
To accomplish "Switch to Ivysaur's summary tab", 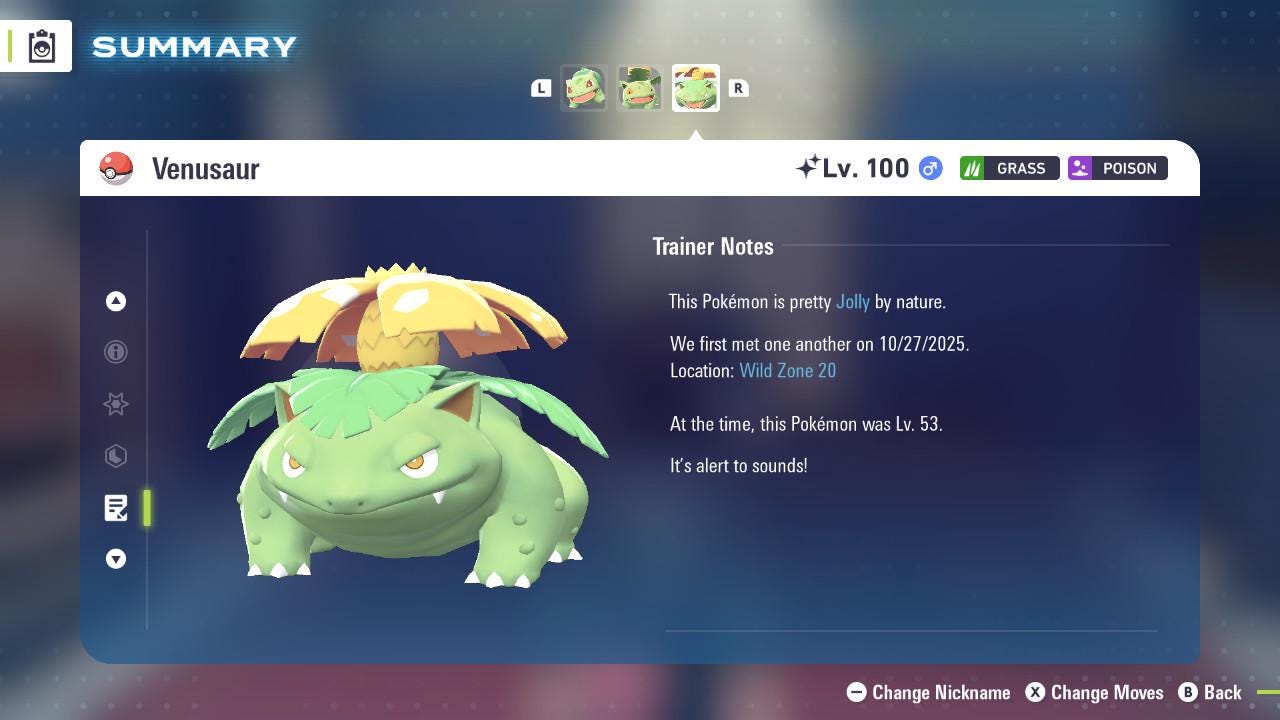I will pos(640,87).
